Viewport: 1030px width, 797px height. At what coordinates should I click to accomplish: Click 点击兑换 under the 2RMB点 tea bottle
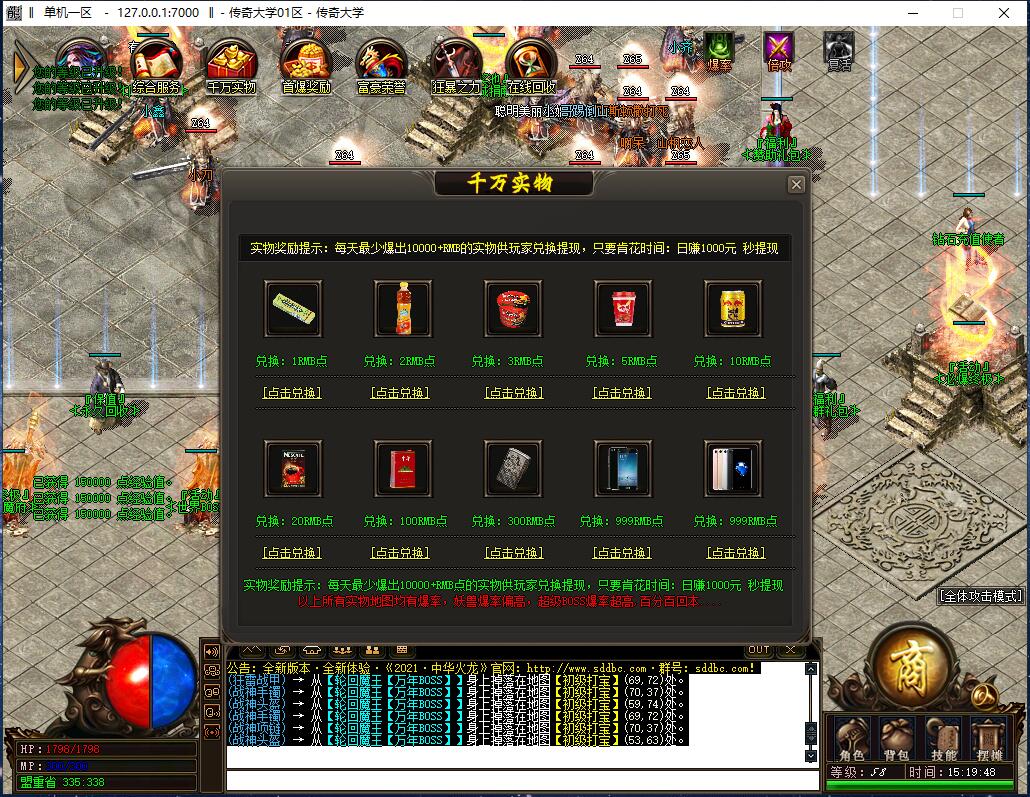[x=400, y=393]
